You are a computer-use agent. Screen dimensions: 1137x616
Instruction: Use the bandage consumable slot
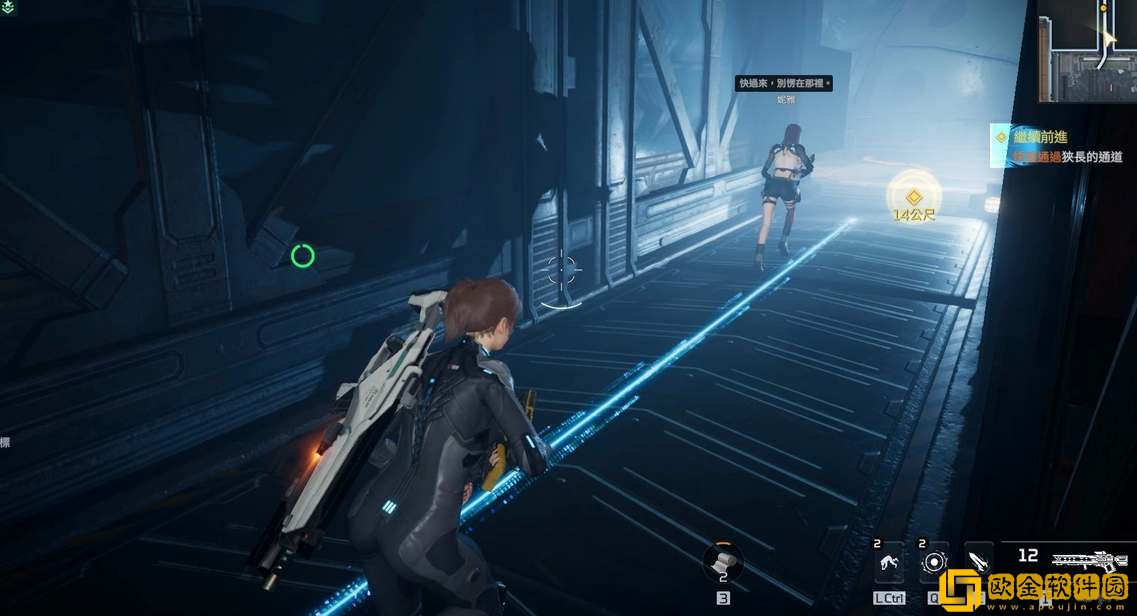pos(722,562)
